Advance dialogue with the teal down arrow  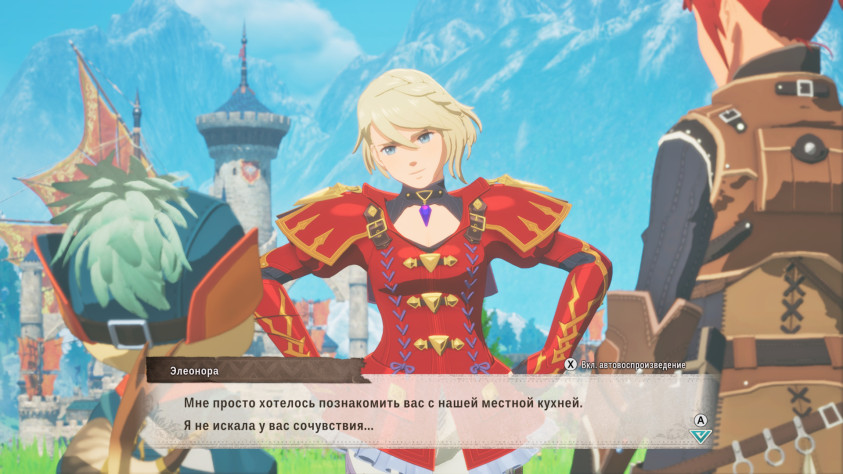(x=701, y=435)
